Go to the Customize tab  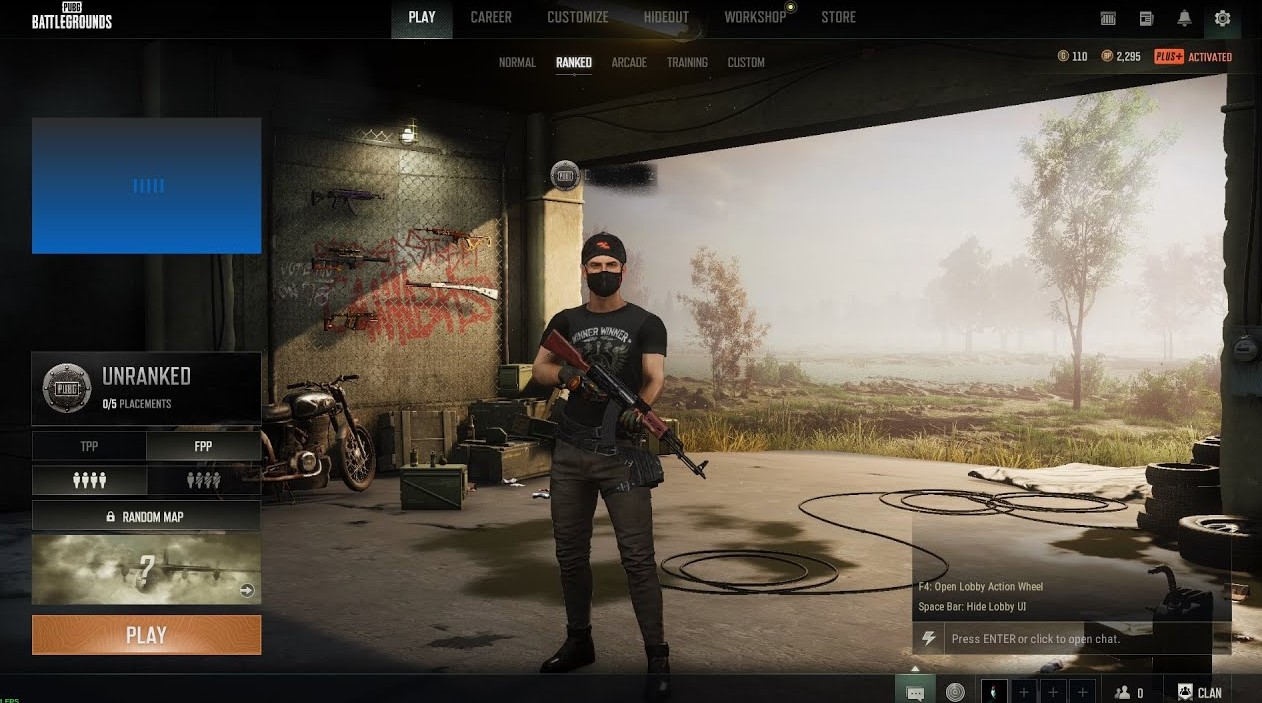[x=577, y=17]
